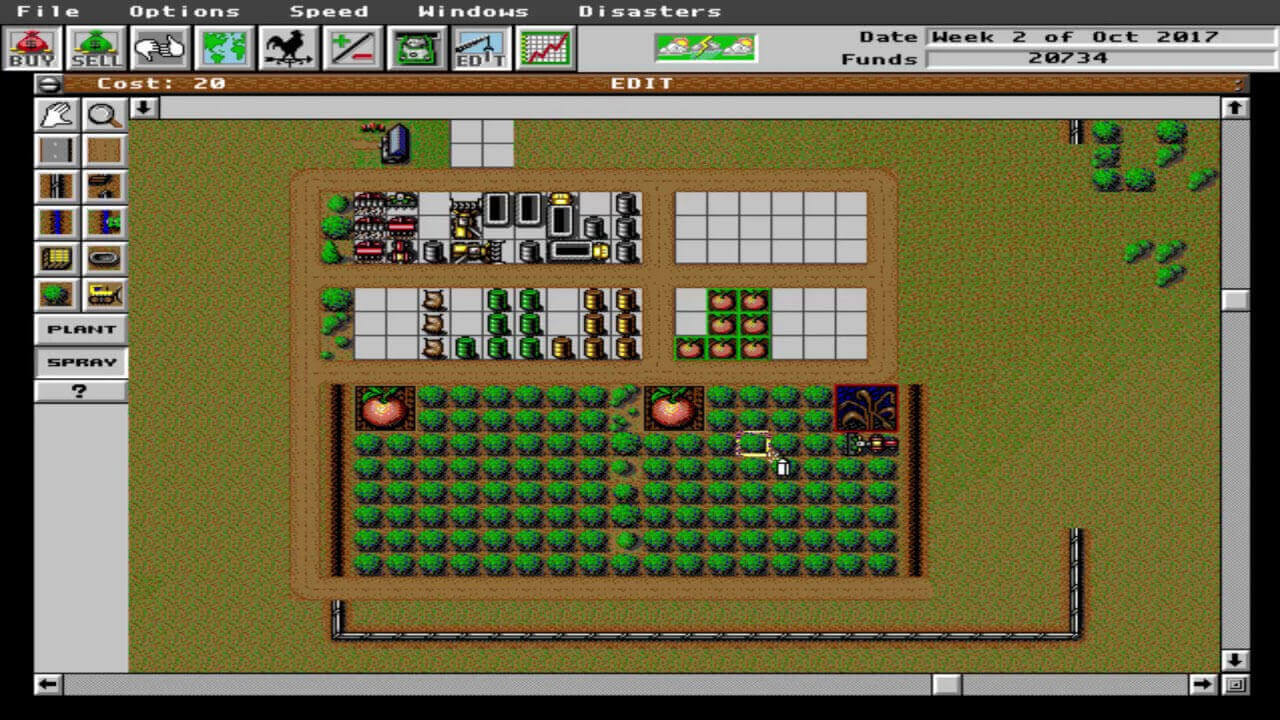Select the hand pan tool

point(57,114)
